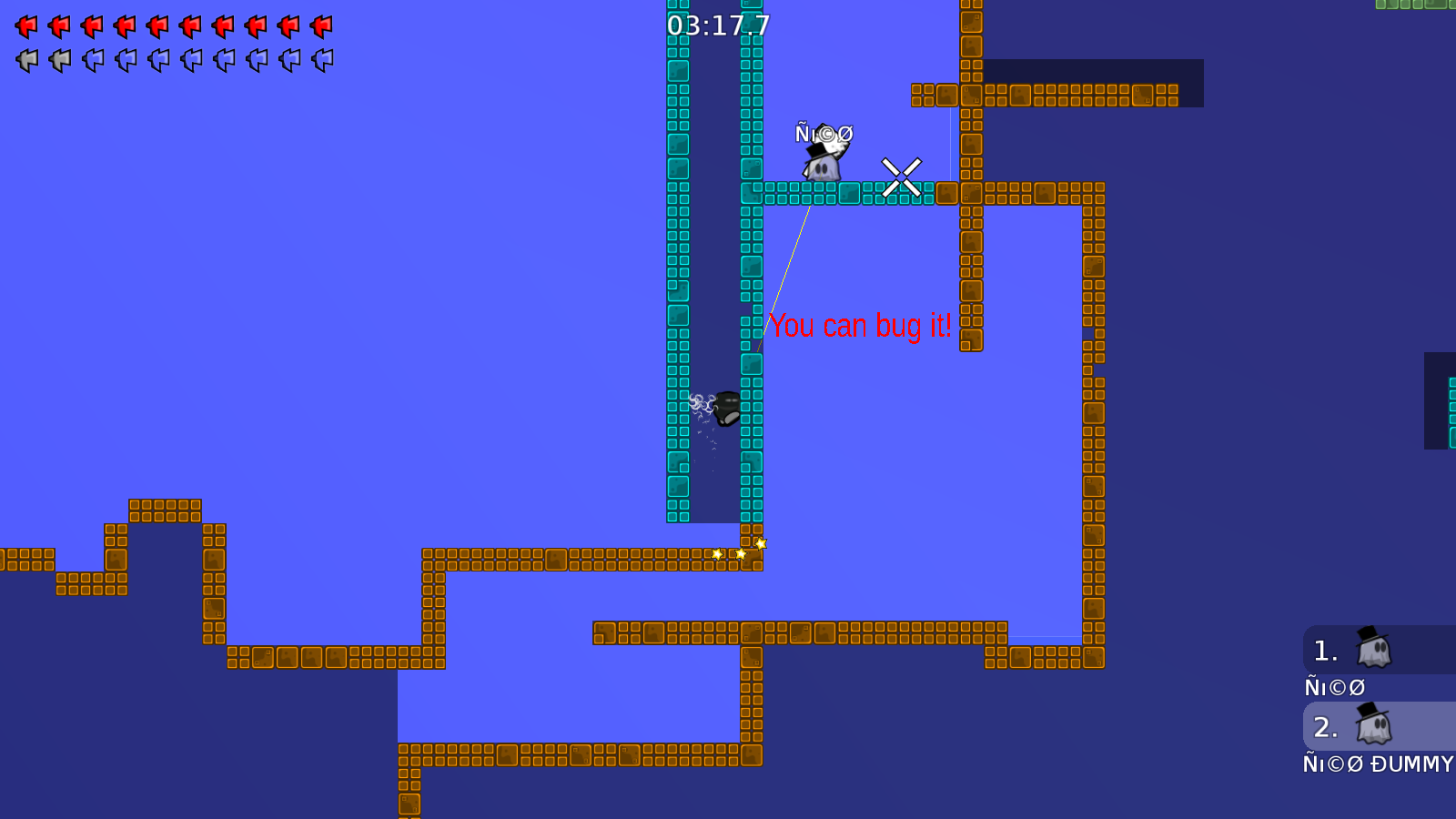This screenshot has width=1456, height=819.
Task: Click the 'You can bug it!' warning text
Action: pos(861,325)
